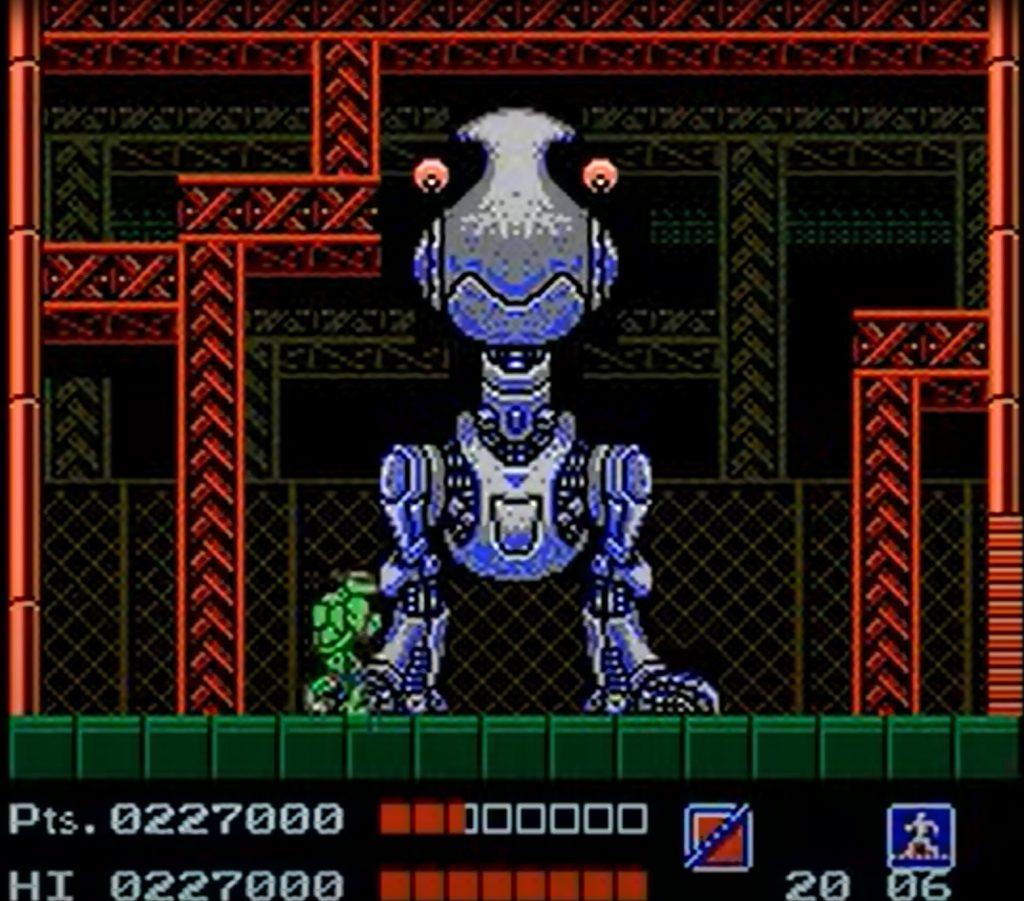The height and width of the screenshot is (901, 1024).
Task: Select the red bo staff weapon icon
Action: tap(717, 836)
